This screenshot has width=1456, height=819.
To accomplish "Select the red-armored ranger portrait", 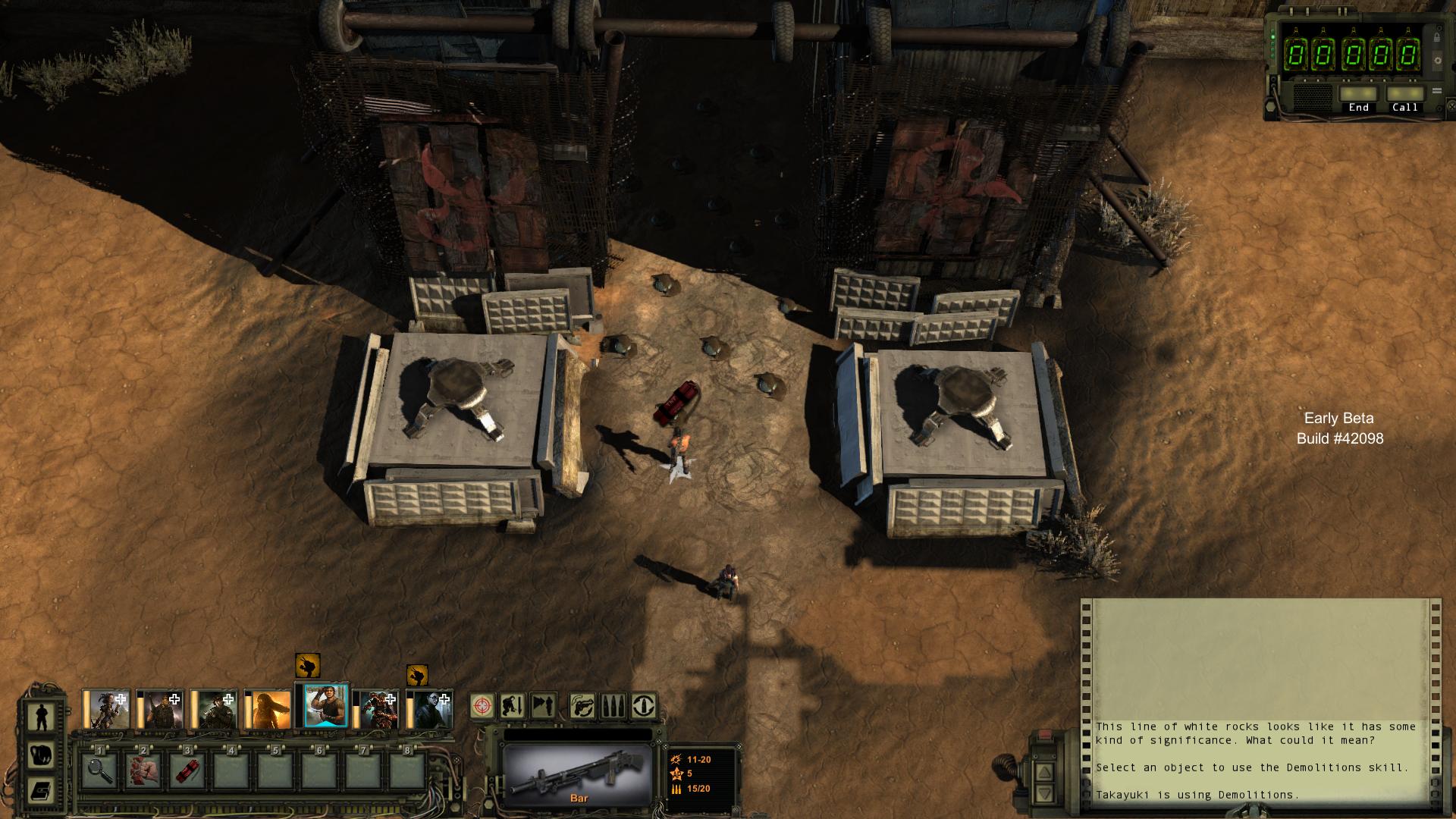I will (378, 710).
